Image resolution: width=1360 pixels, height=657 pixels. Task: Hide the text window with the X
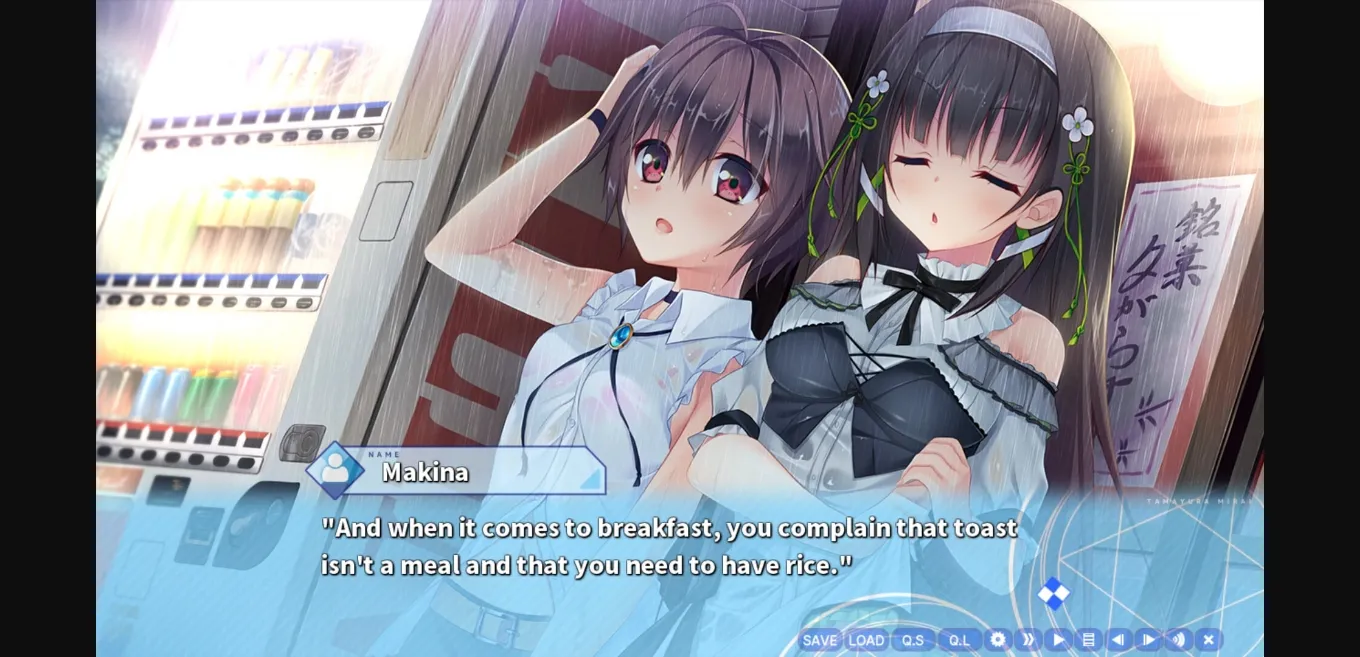click(x=1208, y=640)
